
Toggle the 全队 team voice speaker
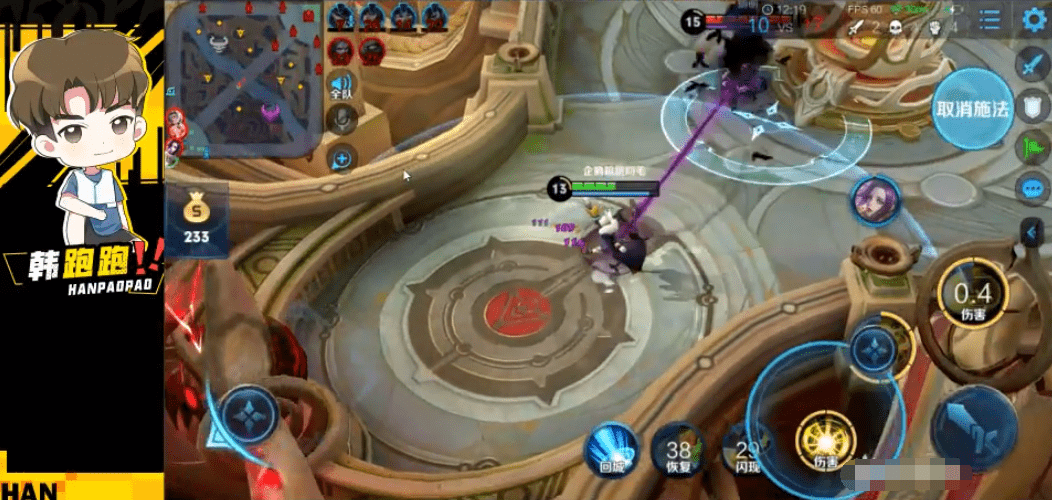pyautogui.click(x=342, y=86)
